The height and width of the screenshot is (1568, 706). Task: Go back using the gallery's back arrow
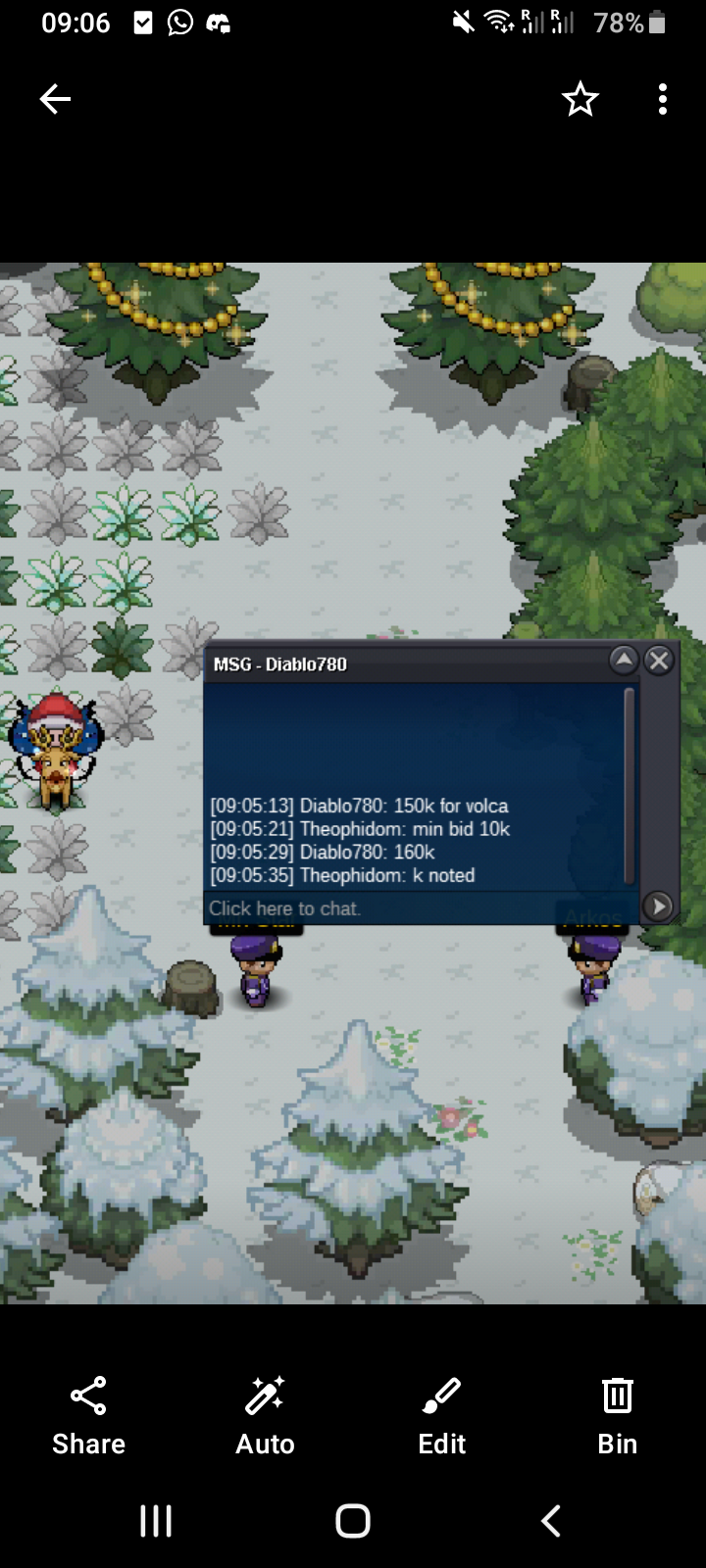click(x=55, y=99)
